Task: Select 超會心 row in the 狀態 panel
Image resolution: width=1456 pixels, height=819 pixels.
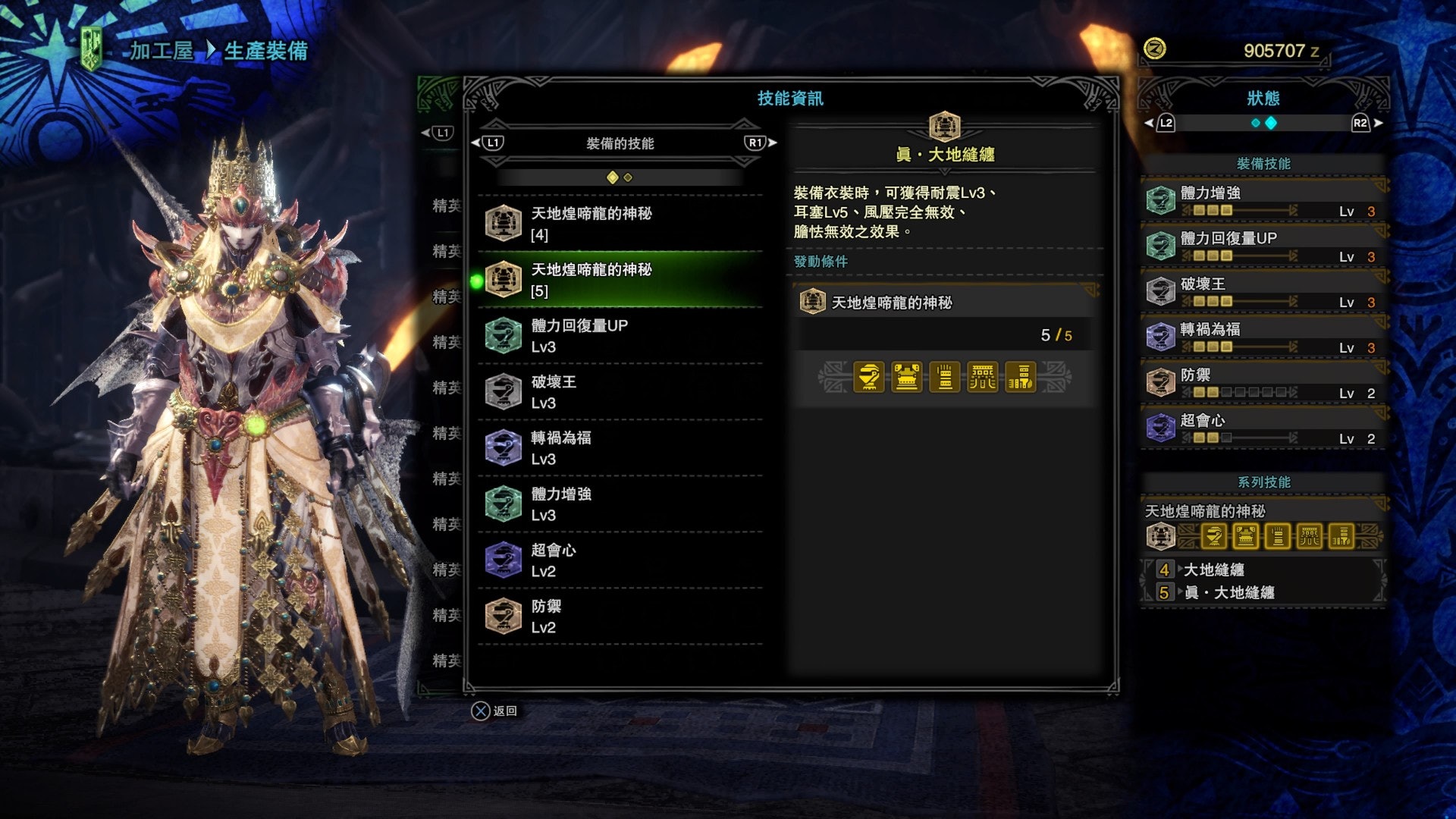Action: (x=1263, y=428)
